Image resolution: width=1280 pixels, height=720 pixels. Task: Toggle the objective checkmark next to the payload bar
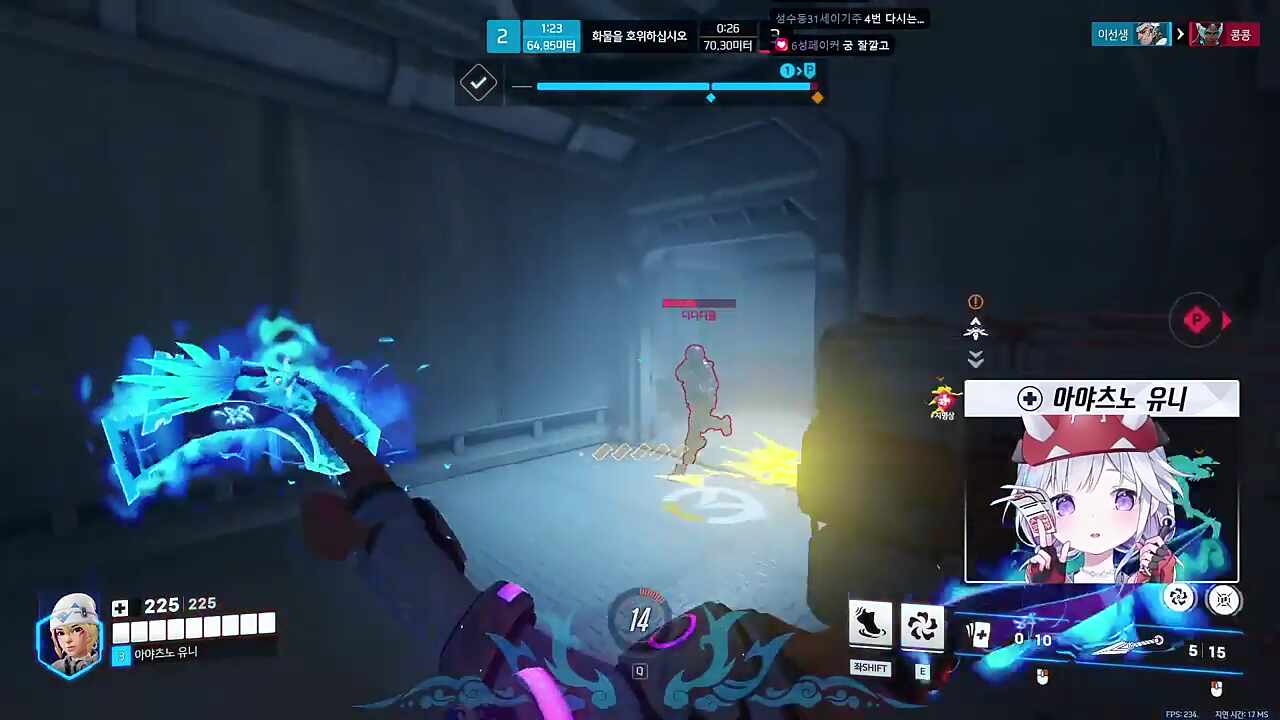point(477,83)
